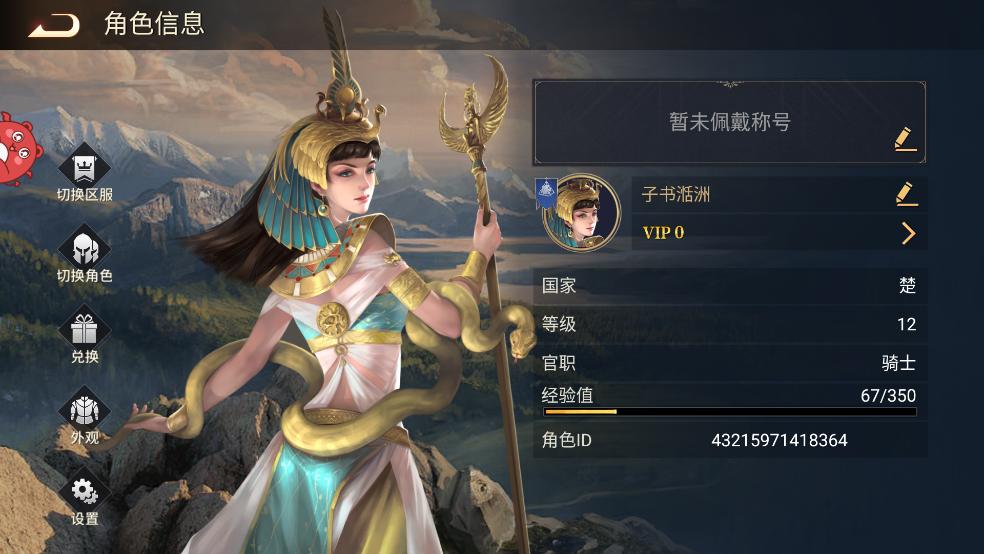
Task: Edit the title via the pencil icon
Action: (x=905, y=138)
